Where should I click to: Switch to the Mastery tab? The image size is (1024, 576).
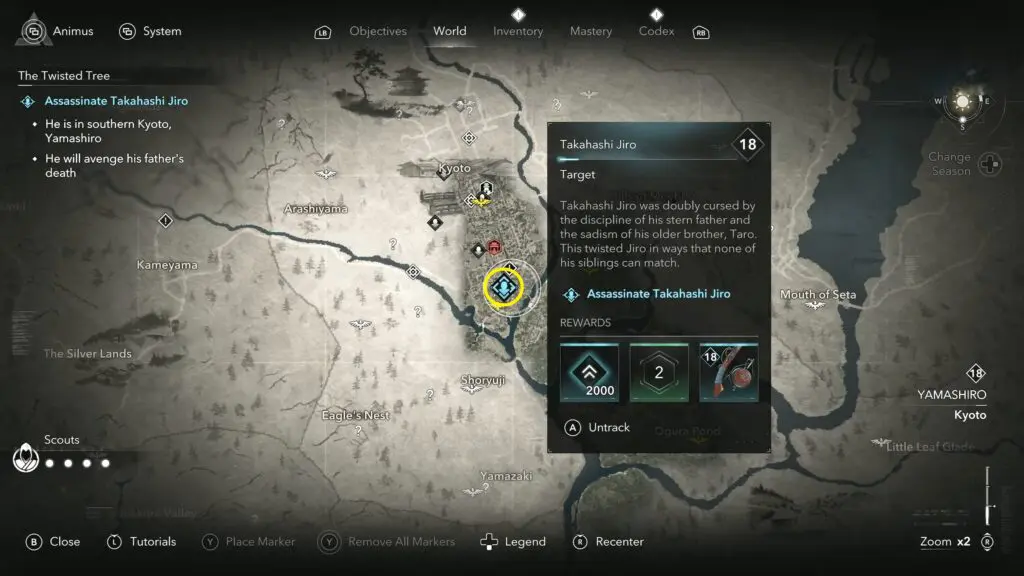(x=591, y=31)
